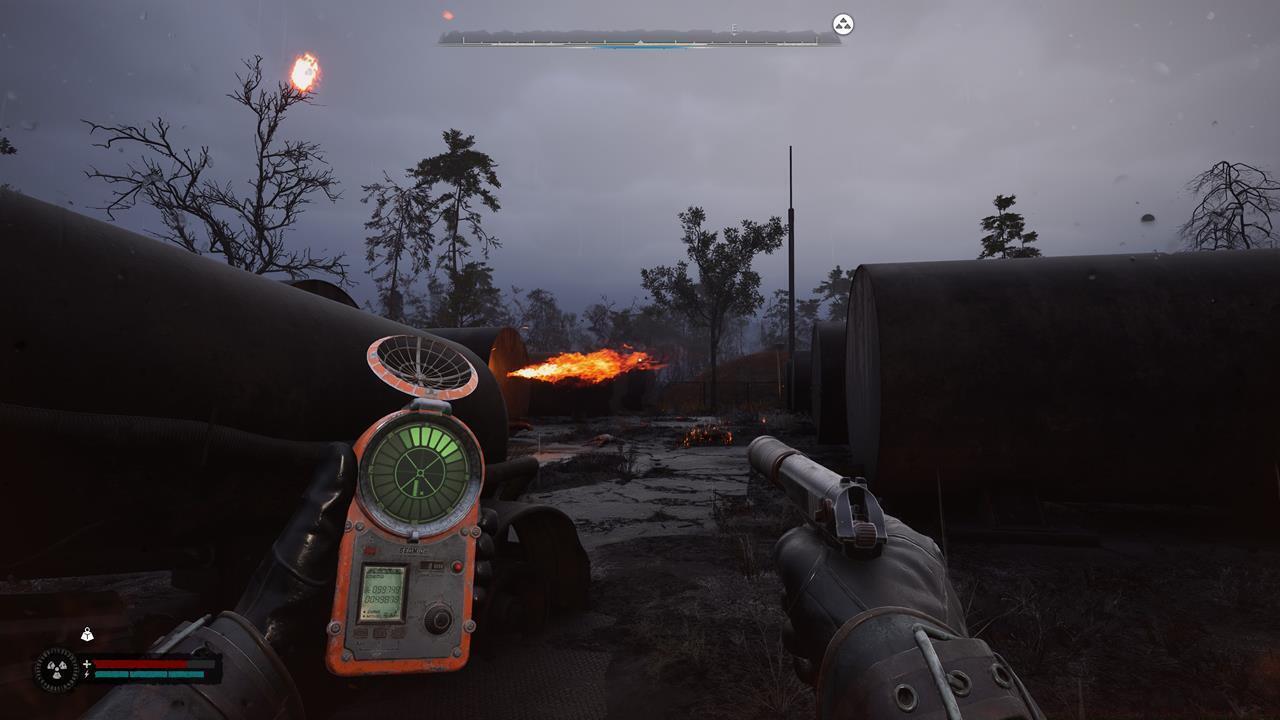Select the E direction marker on the compass
The width and height of the screenshot is (1280, 720).
coord(734,27)
